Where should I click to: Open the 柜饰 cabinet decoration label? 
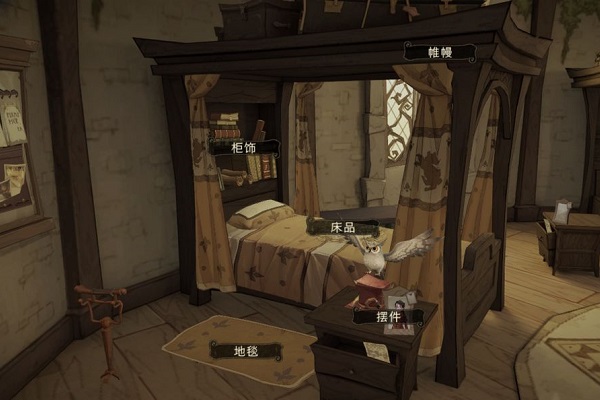(x=244, y=147)
